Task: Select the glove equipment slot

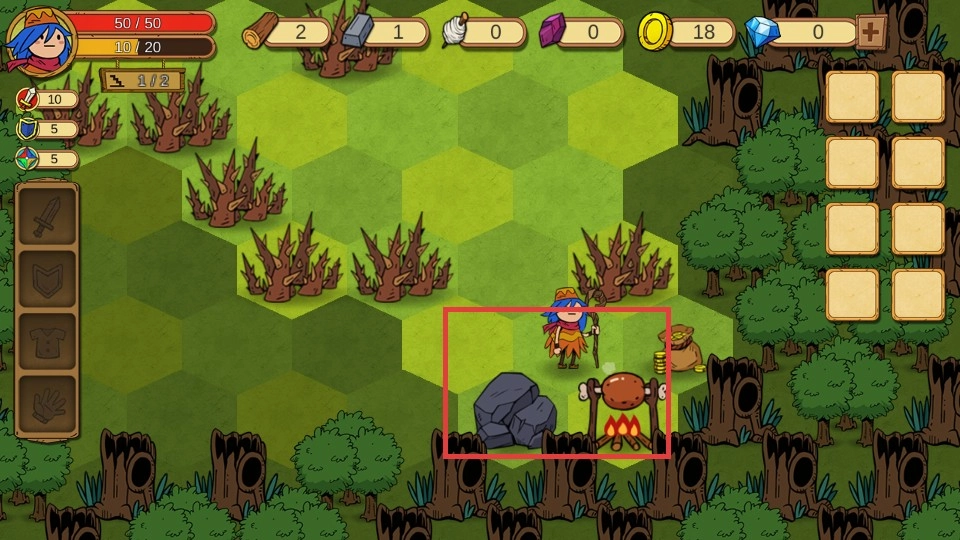Action: pyautogui.click(x=46, y=404)
